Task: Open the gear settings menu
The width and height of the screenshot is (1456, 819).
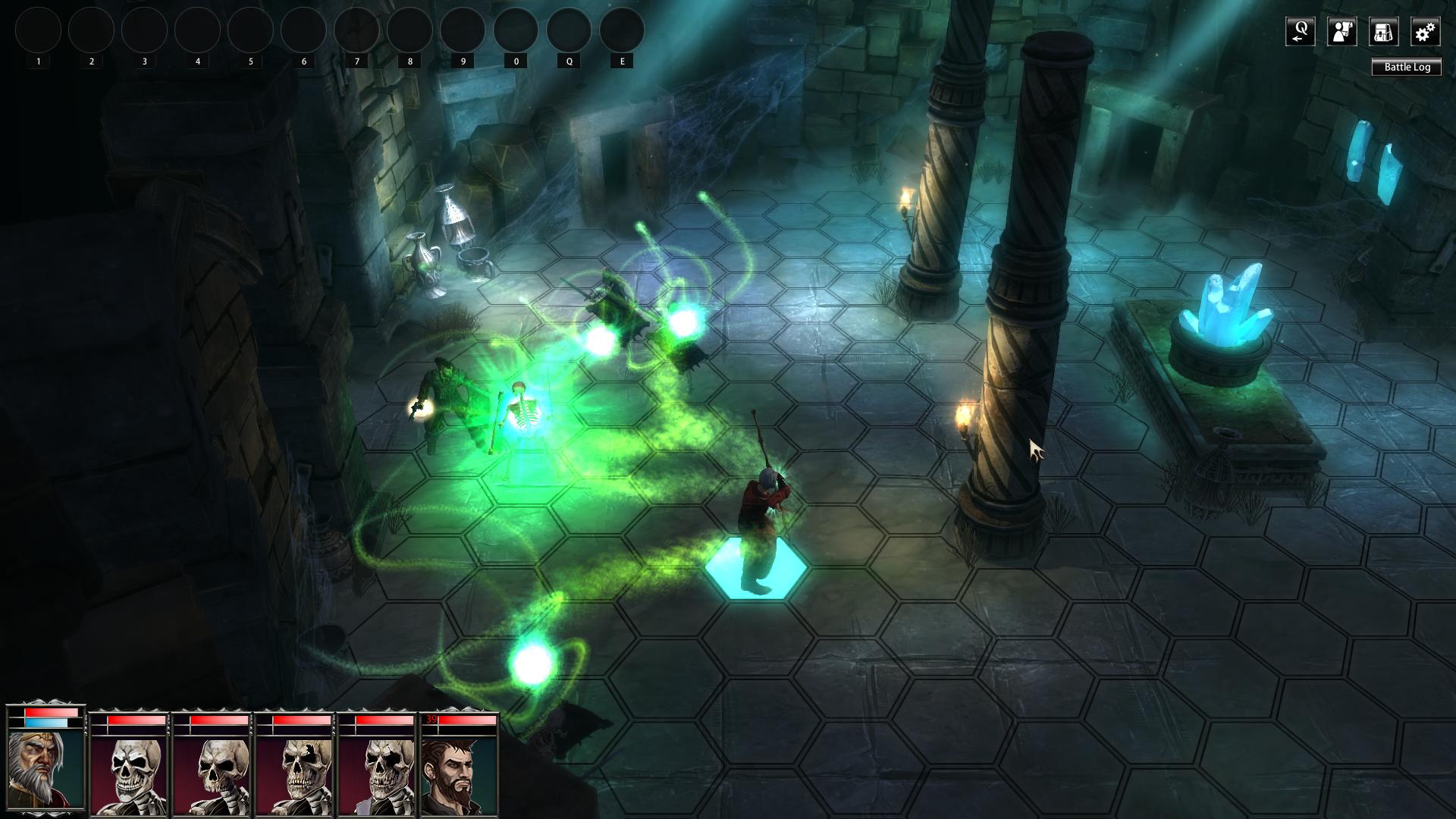Action: pyautogui.click(x=1425, y=32)
